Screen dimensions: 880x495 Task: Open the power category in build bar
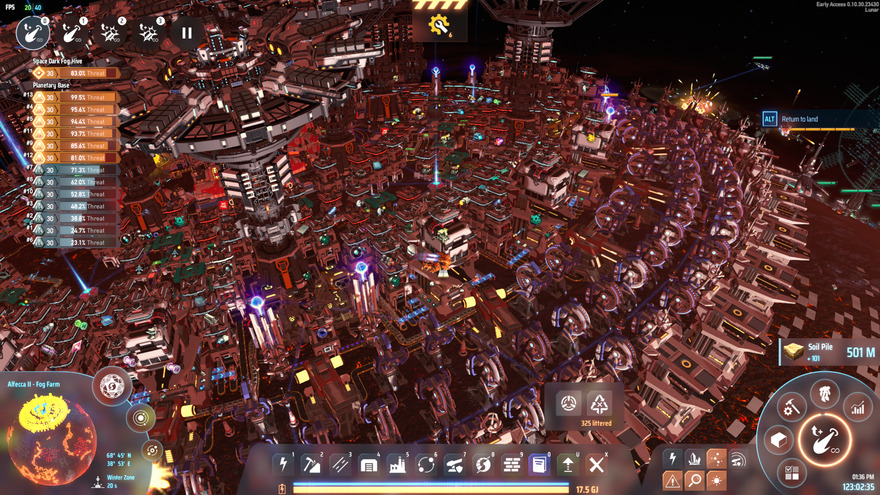[x=283, y=464]
